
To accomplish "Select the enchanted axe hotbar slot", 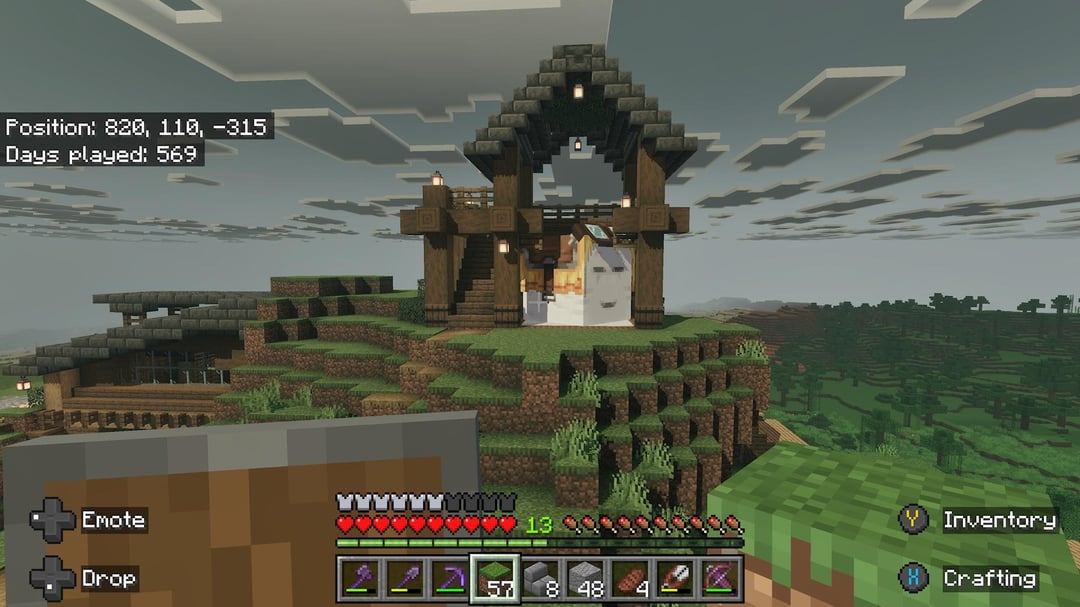I will 359,578.
